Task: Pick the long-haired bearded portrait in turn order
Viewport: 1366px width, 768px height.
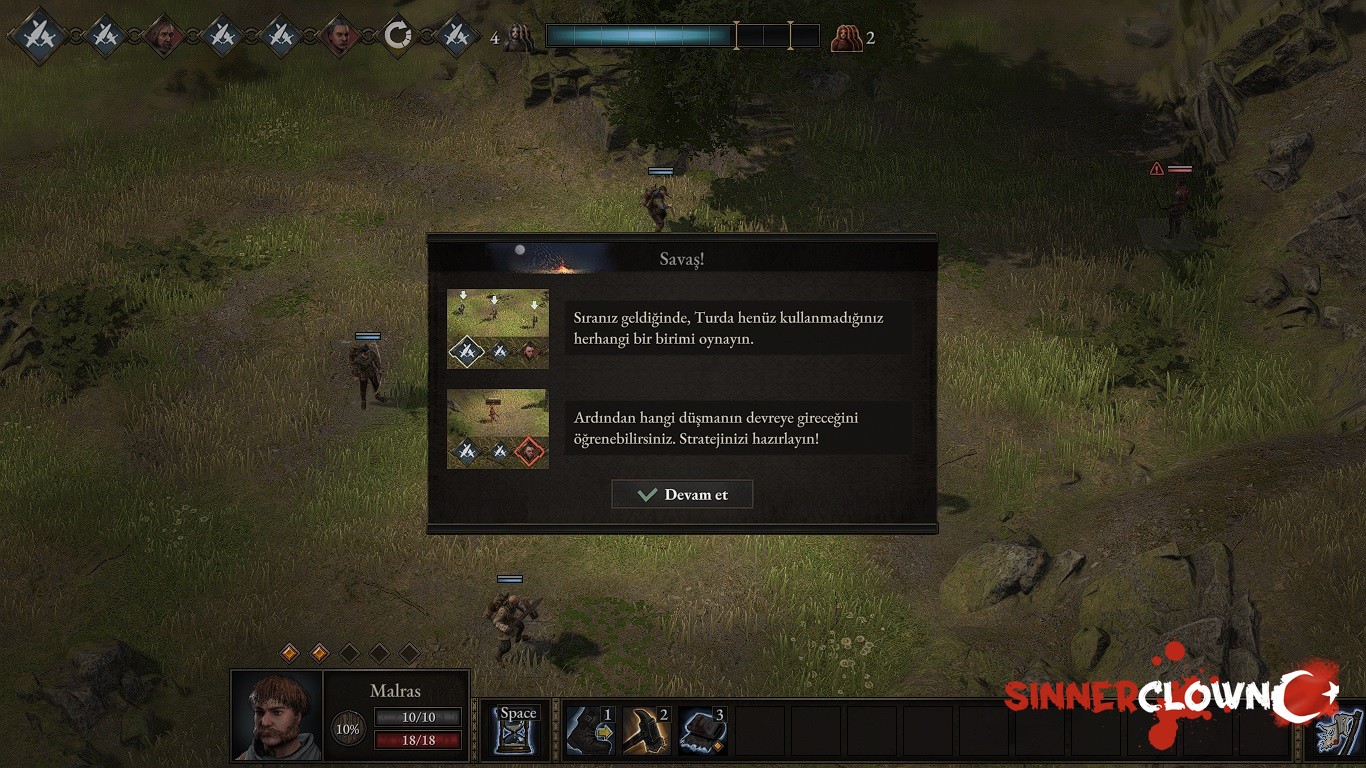Action: 163,37
